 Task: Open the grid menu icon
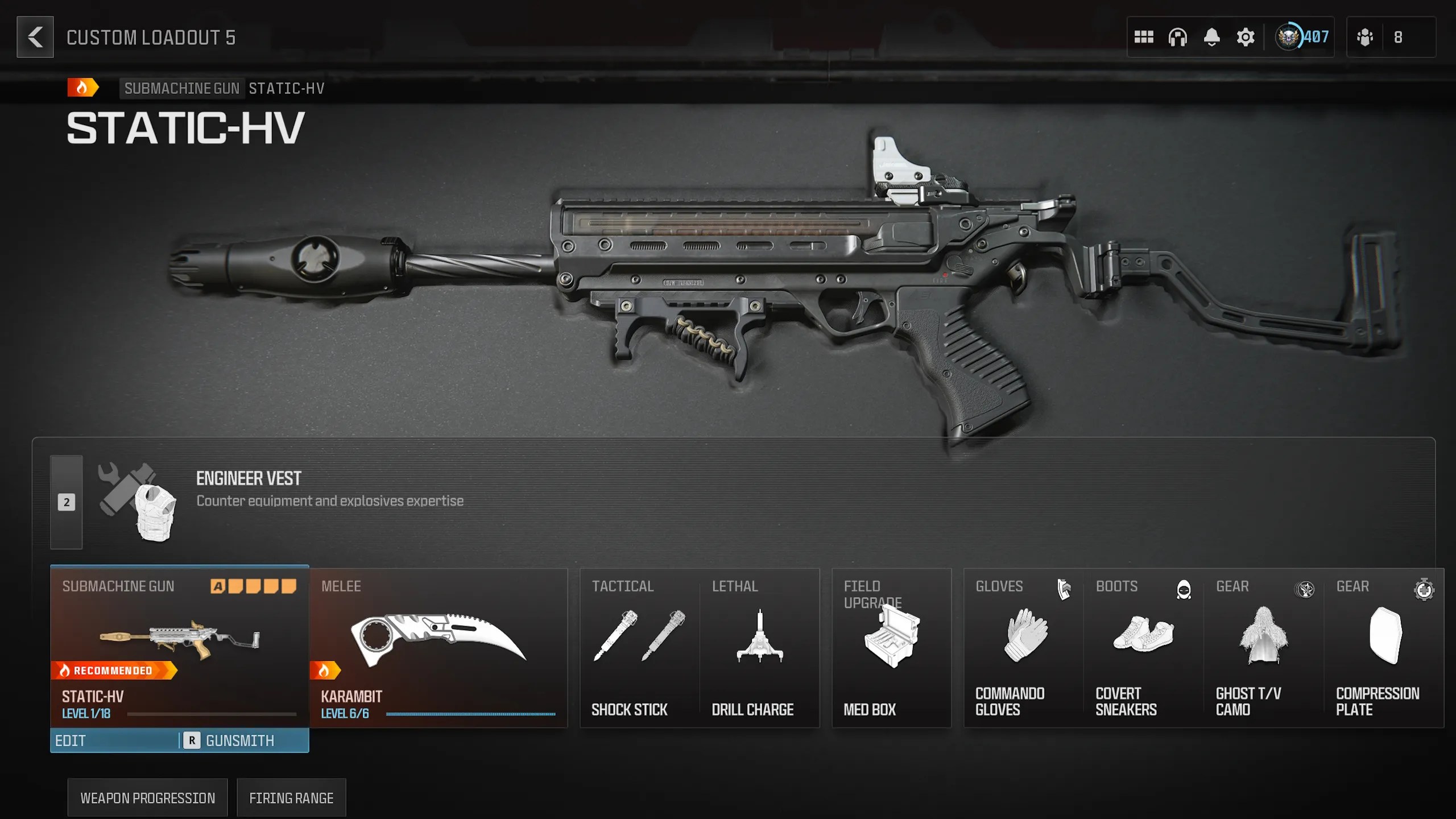point(1143,38)
